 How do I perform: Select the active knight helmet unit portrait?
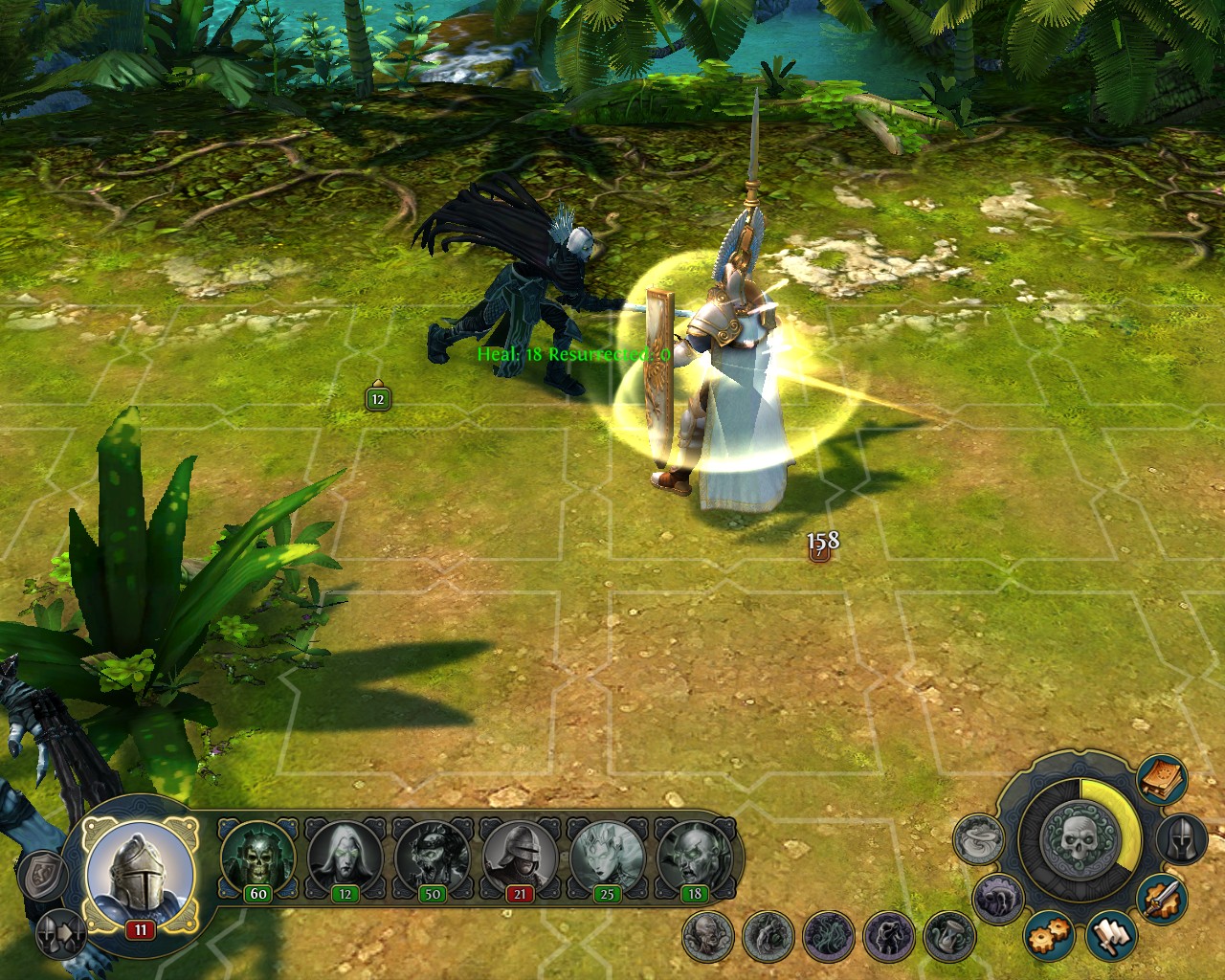(x=140, y=872)
